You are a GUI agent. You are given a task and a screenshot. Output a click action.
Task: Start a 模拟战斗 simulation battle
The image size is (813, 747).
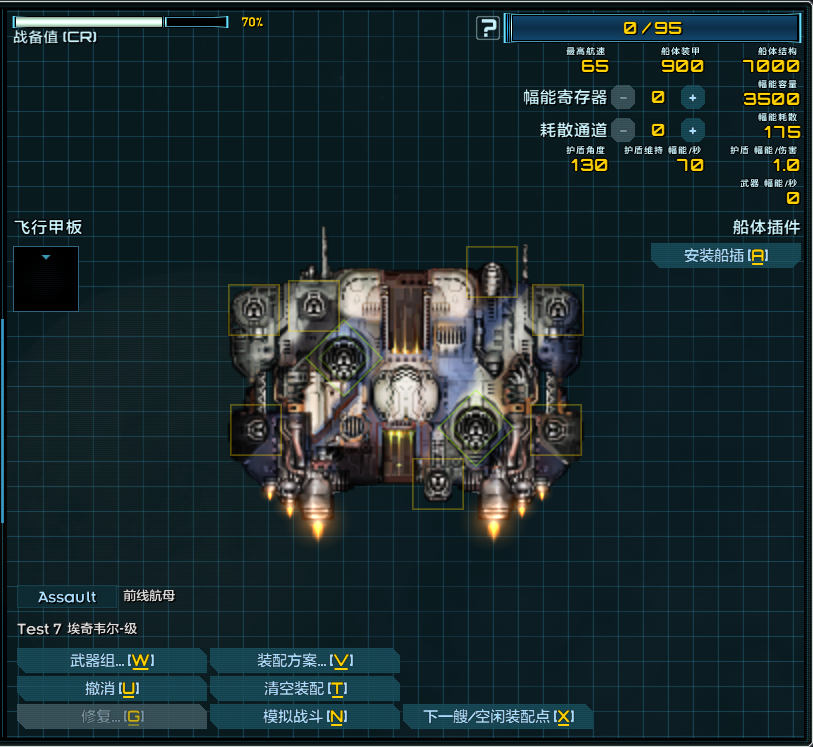click(304, 717)
